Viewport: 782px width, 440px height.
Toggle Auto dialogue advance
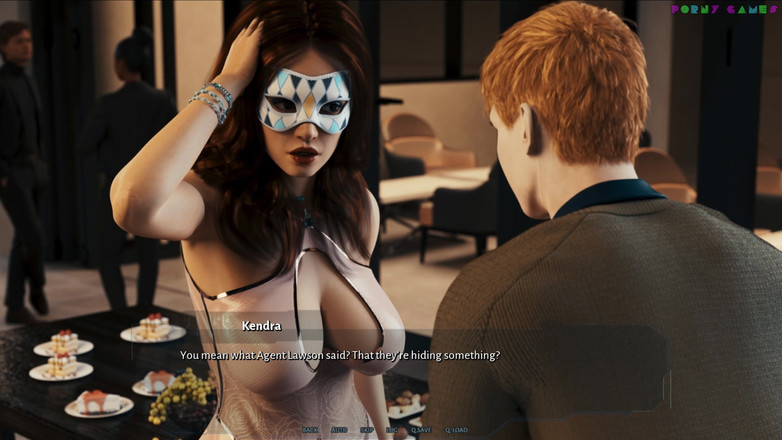click(x=339, y=430)
